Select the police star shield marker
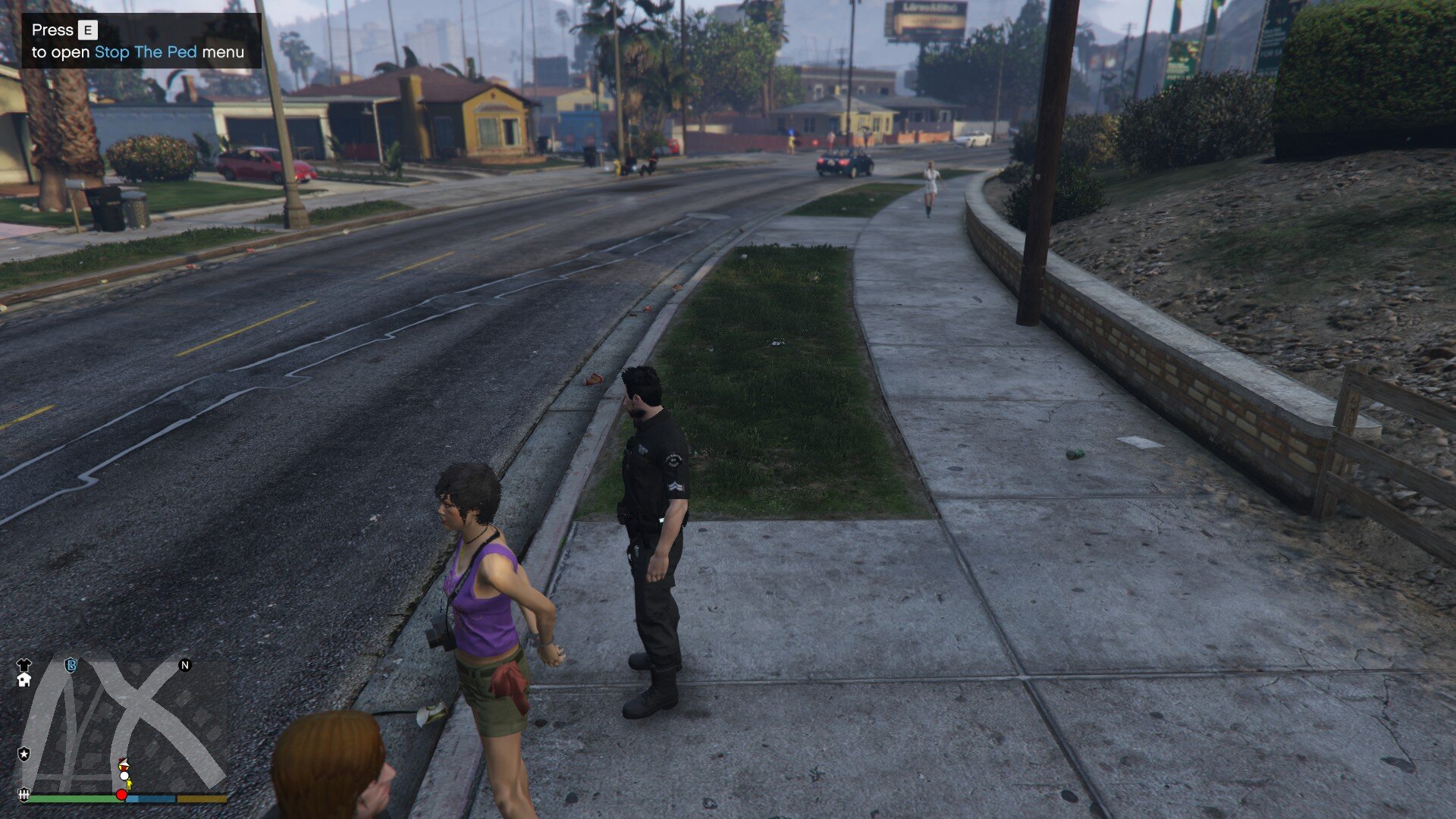This screenshot has height=819, width=1456. 24,754
